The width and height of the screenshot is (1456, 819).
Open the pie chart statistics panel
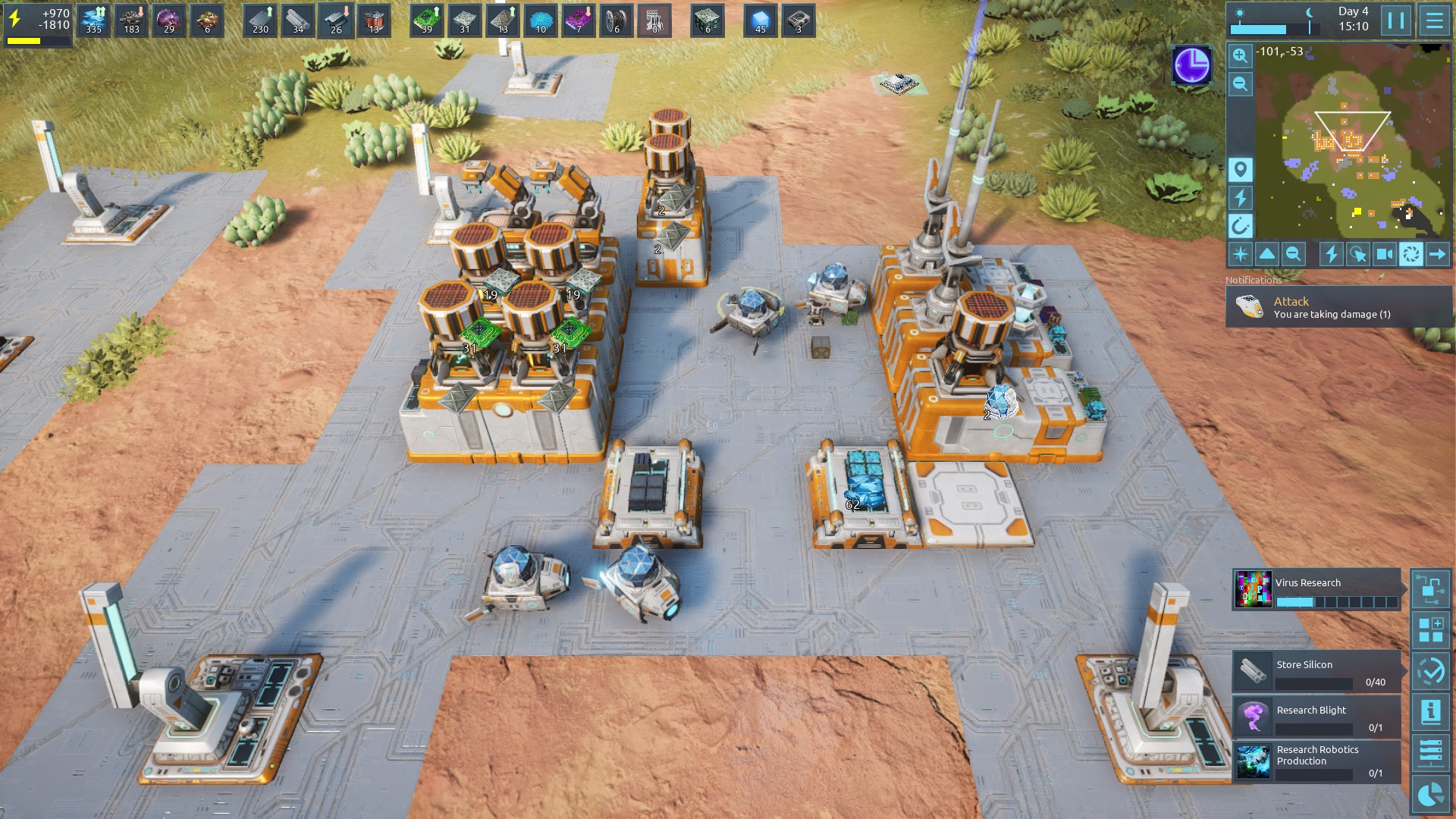tap(1431, 794)
